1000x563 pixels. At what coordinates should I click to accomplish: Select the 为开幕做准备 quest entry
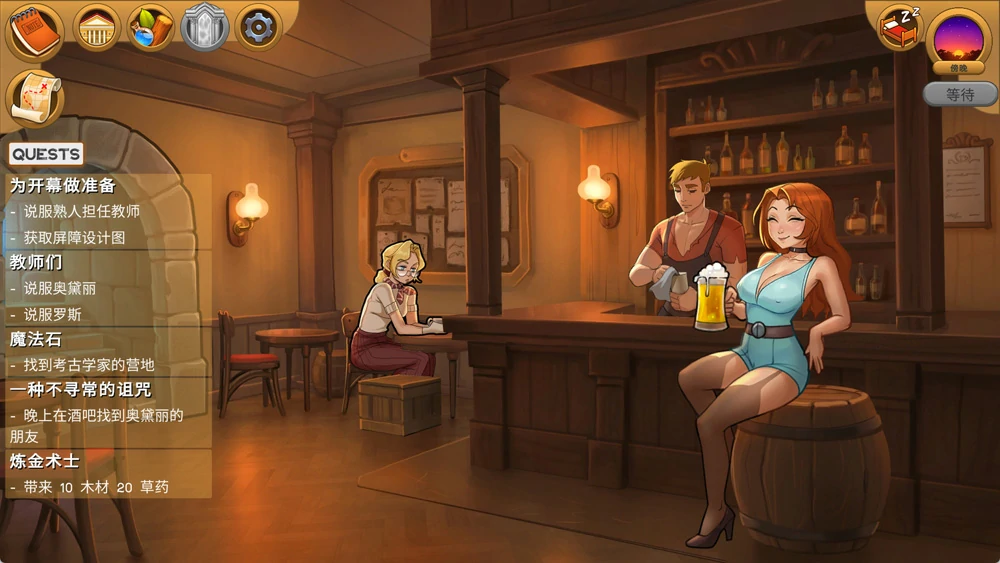[x=63, y=186]
